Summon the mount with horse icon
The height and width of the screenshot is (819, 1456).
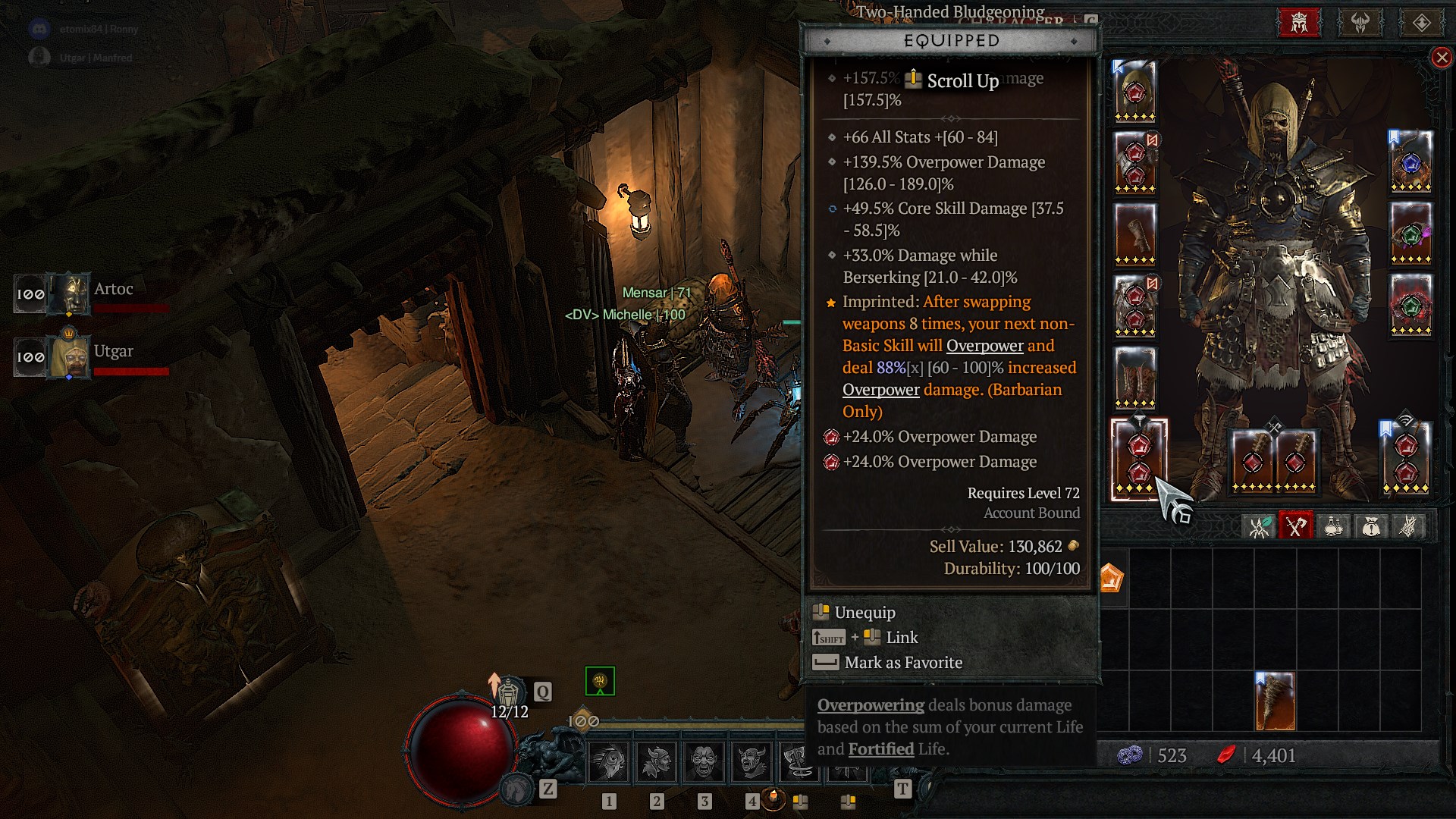518,789
